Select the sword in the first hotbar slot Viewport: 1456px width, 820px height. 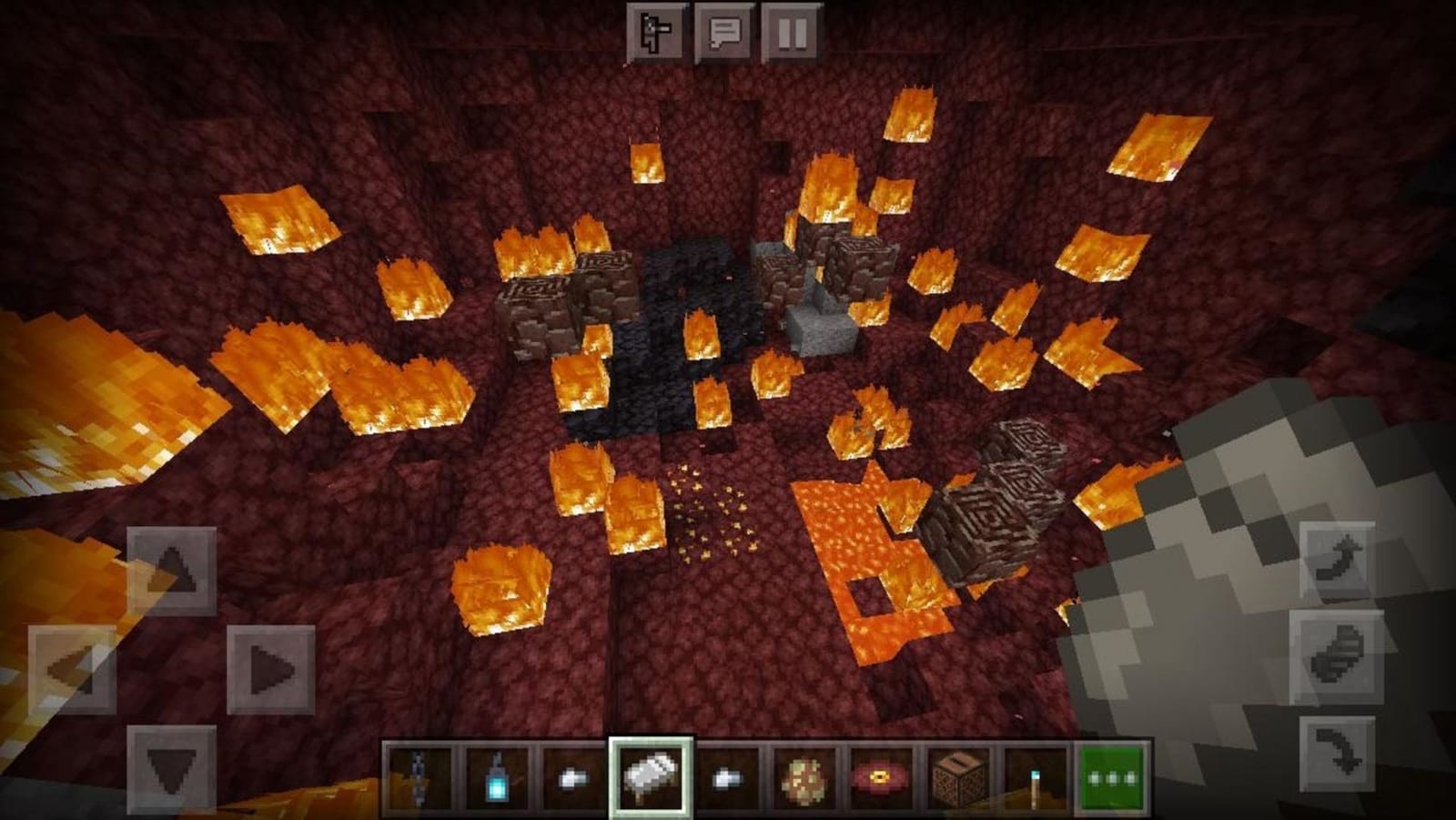click(417, 778)
